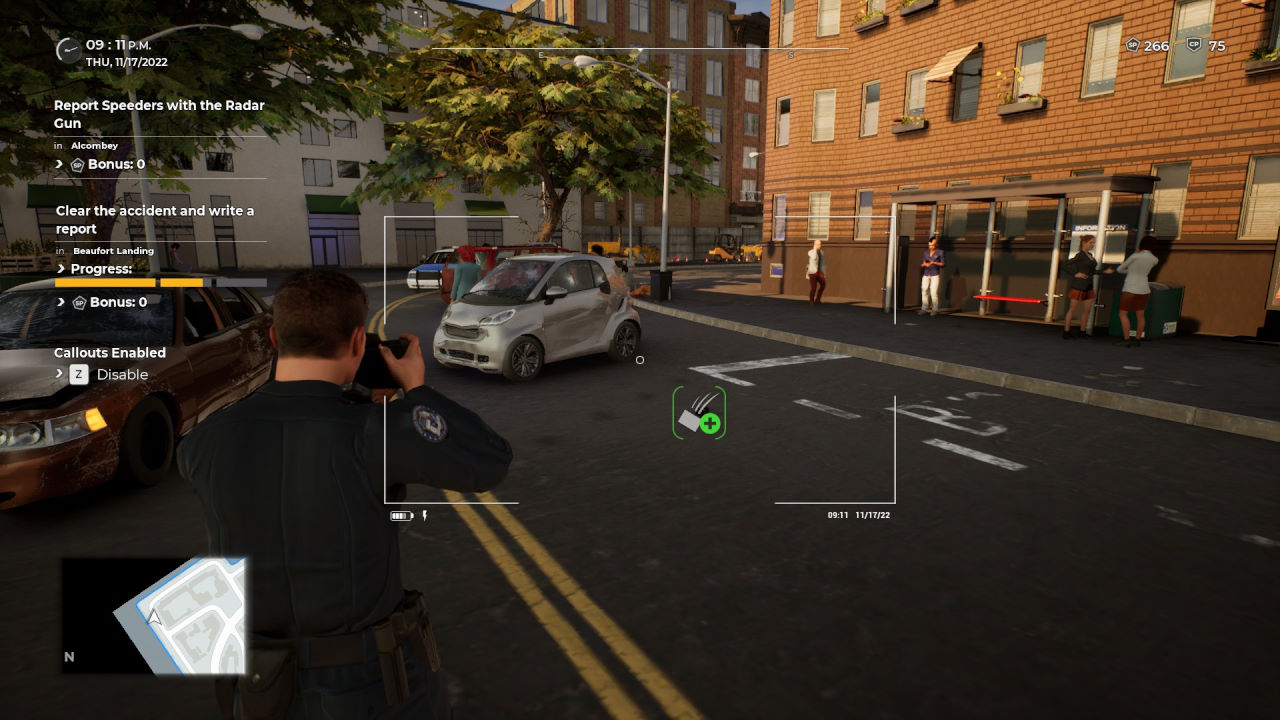Click the add evidence photo icon
1280x720 pixels.
pos(699,413)
